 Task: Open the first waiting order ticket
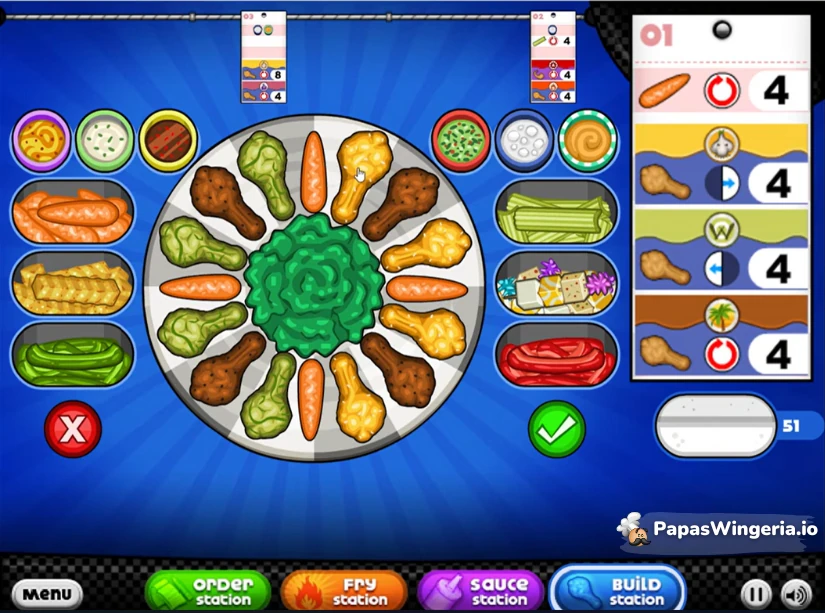click(264, 57)
